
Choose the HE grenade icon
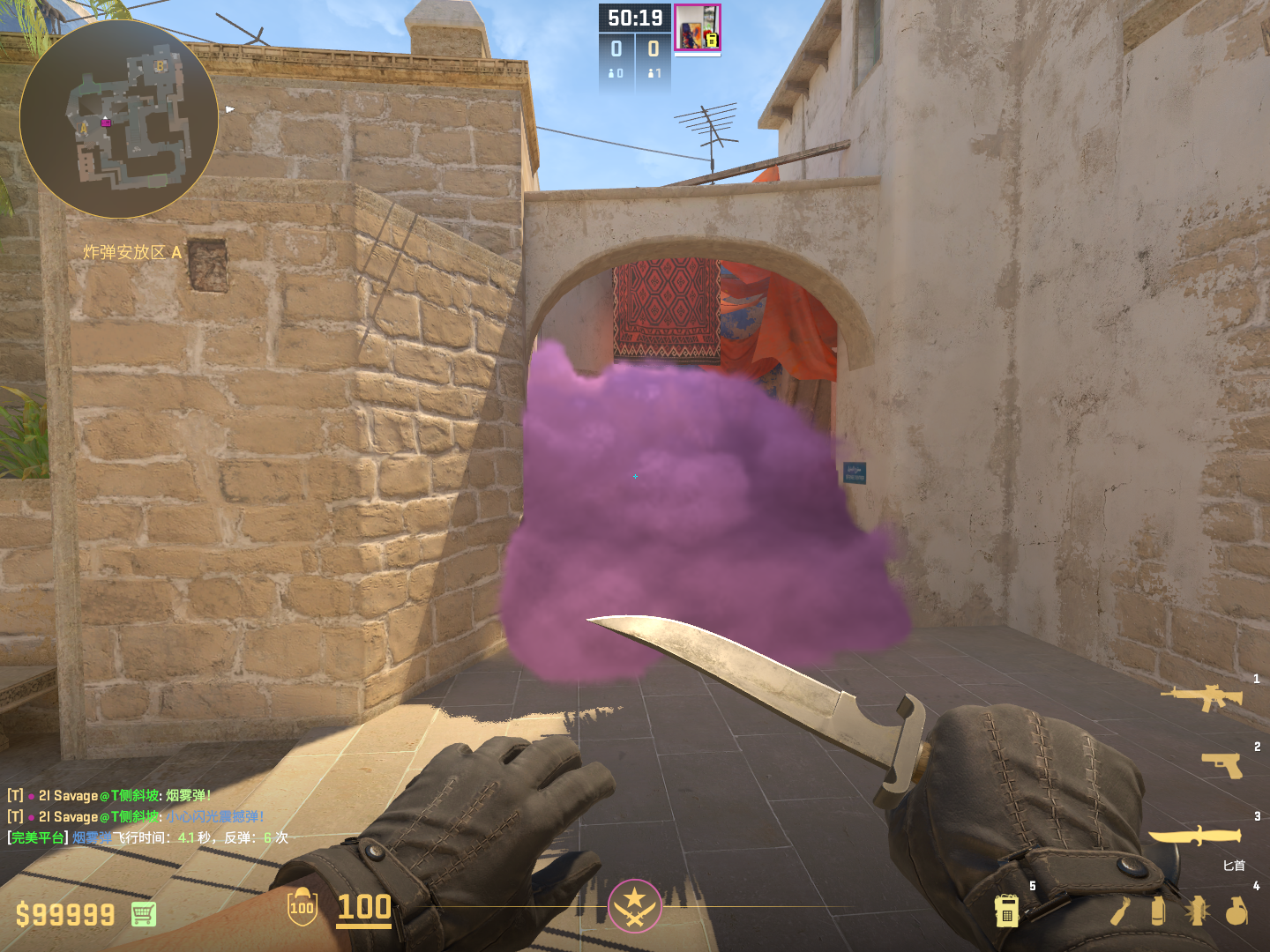[x=1236, y=911]
